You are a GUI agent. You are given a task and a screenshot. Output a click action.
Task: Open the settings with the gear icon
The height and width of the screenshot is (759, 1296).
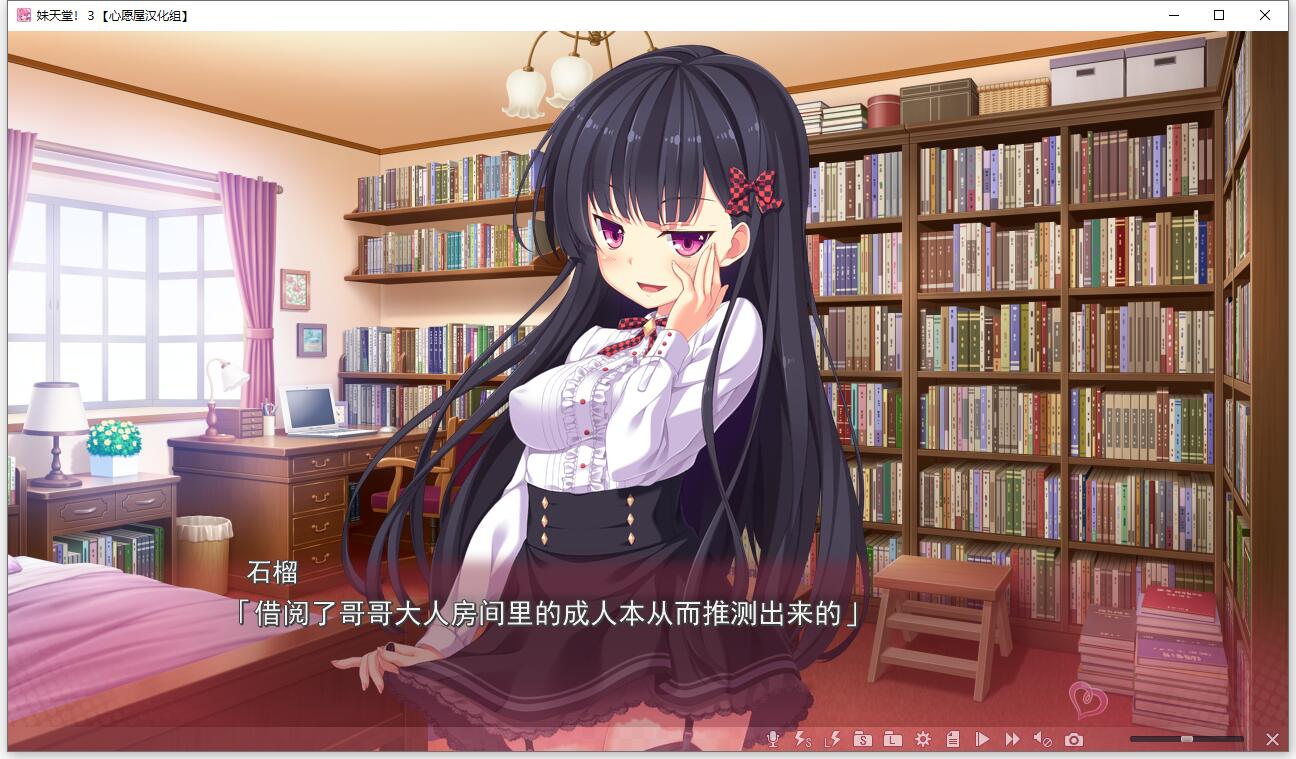(923, 740)
